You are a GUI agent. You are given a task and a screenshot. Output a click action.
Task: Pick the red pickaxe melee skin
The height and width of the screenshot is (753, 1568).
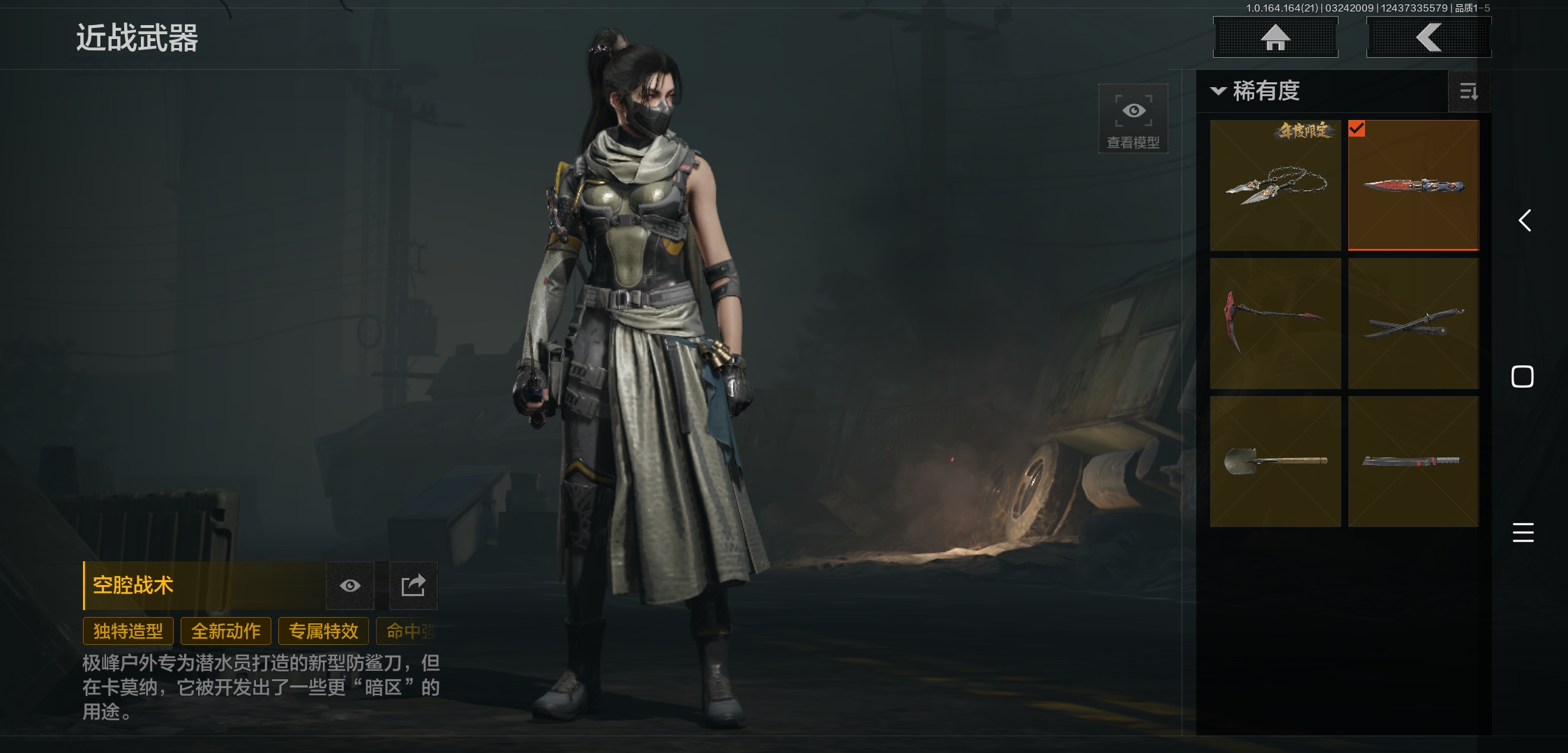point(1275,324)
